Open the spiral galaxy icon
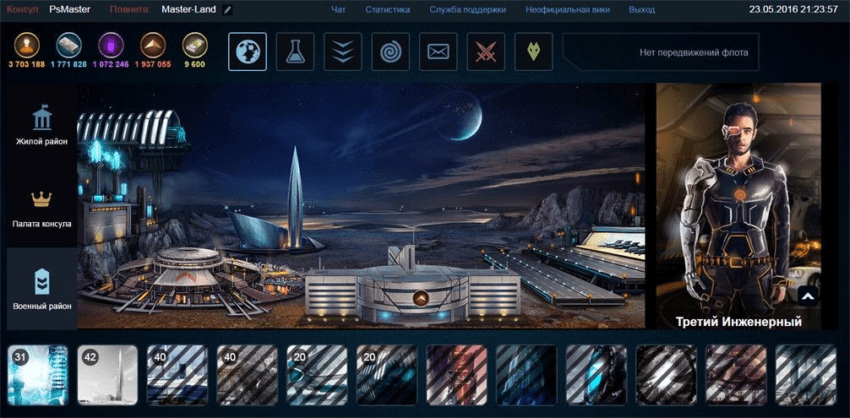The image size is (850, 418). [391, 52]
